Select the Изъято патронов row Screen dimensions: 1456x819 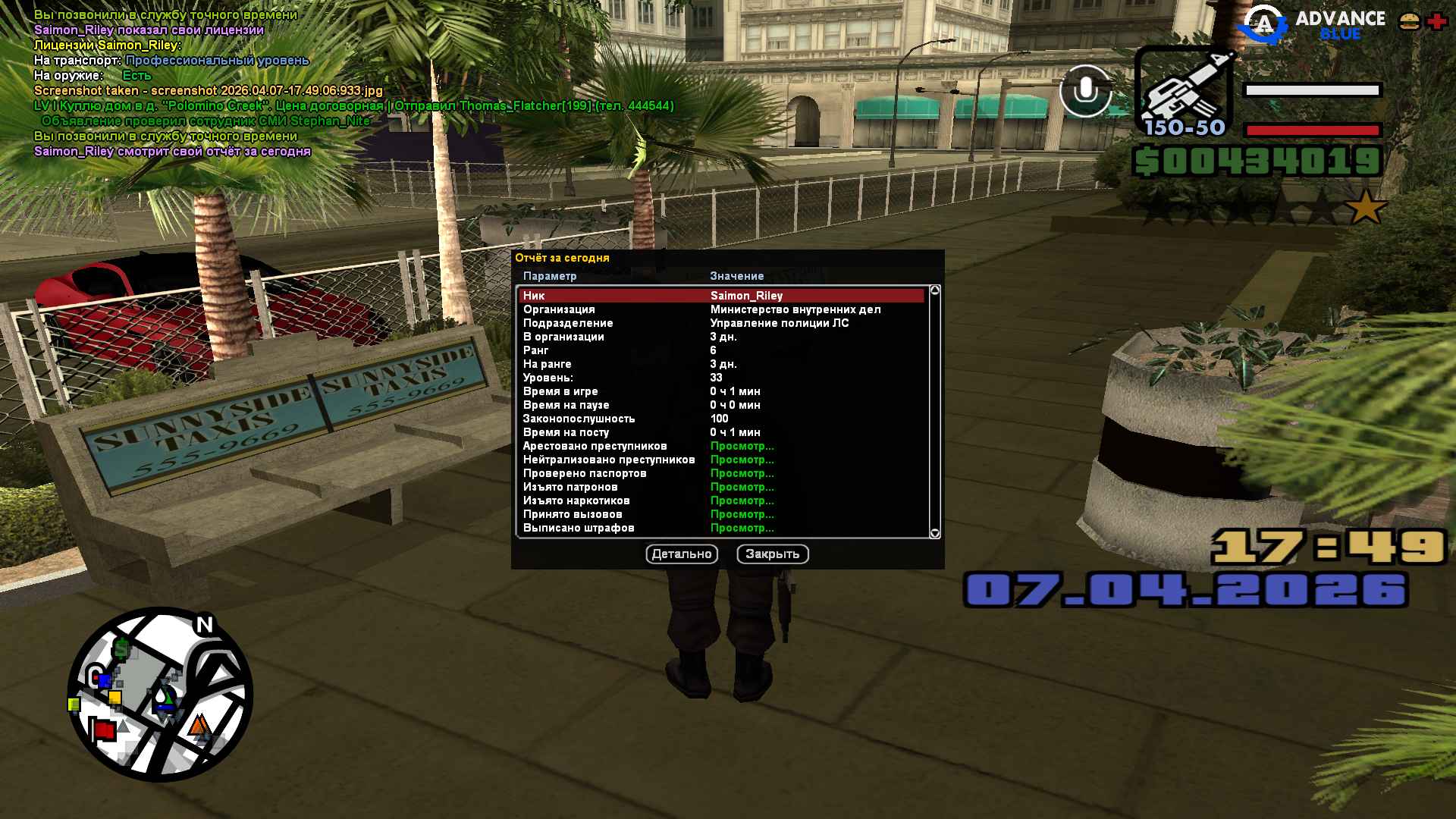(x=720, y=487)
